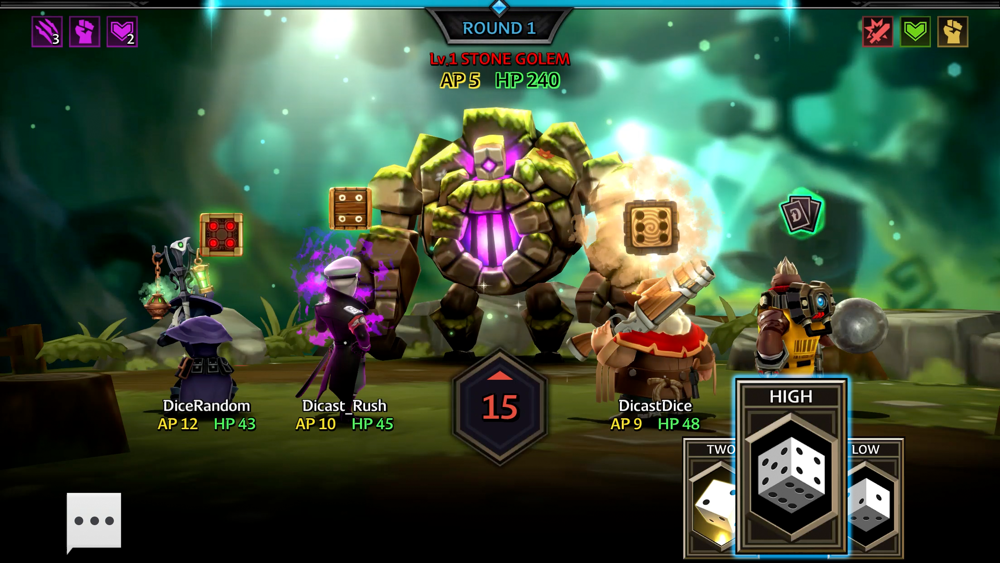Inspect the red sword strike icon

click(877, 32)
